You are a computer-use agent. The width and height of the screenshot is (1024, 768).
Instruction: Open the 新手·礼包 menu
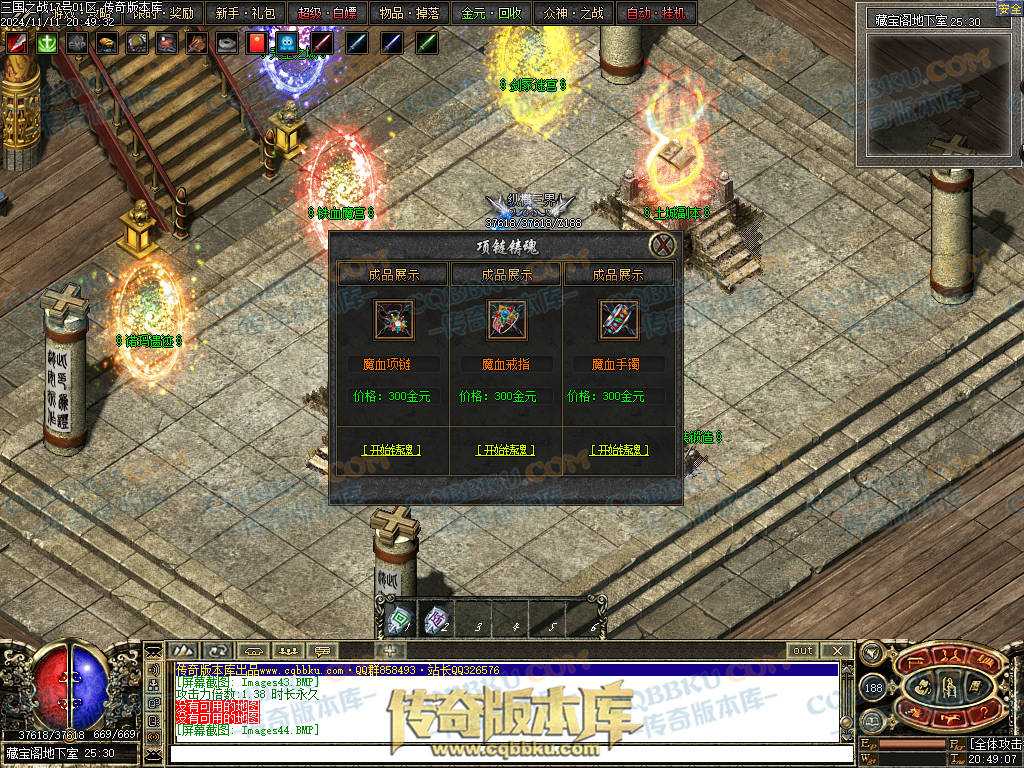pos(245,13)
